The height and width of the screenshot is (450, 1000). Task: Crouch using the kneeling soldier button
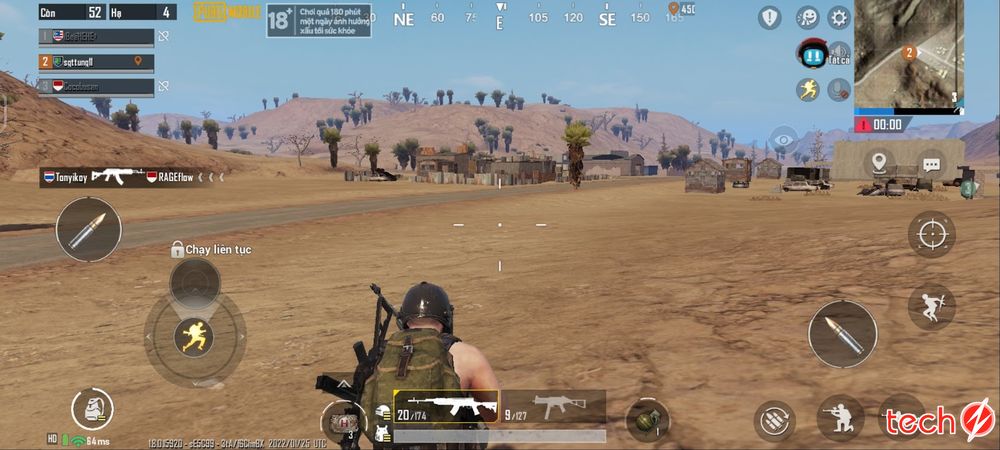tap(840, 418)
